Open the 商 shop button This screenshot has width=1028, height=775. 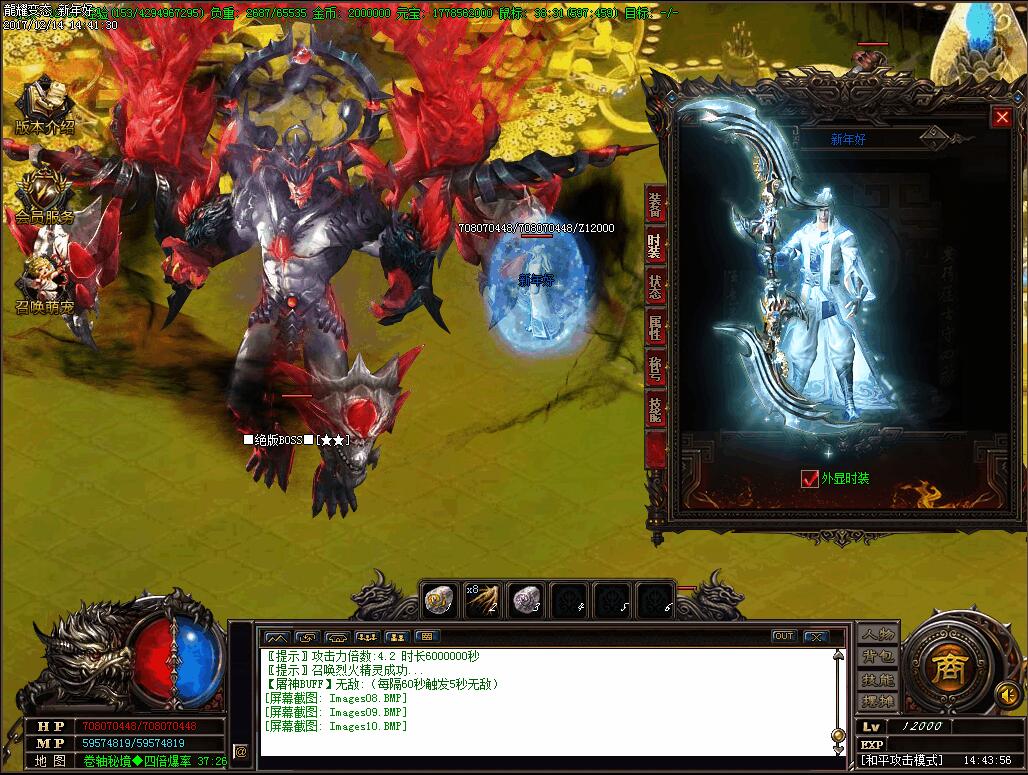click(x=945, y=668)
